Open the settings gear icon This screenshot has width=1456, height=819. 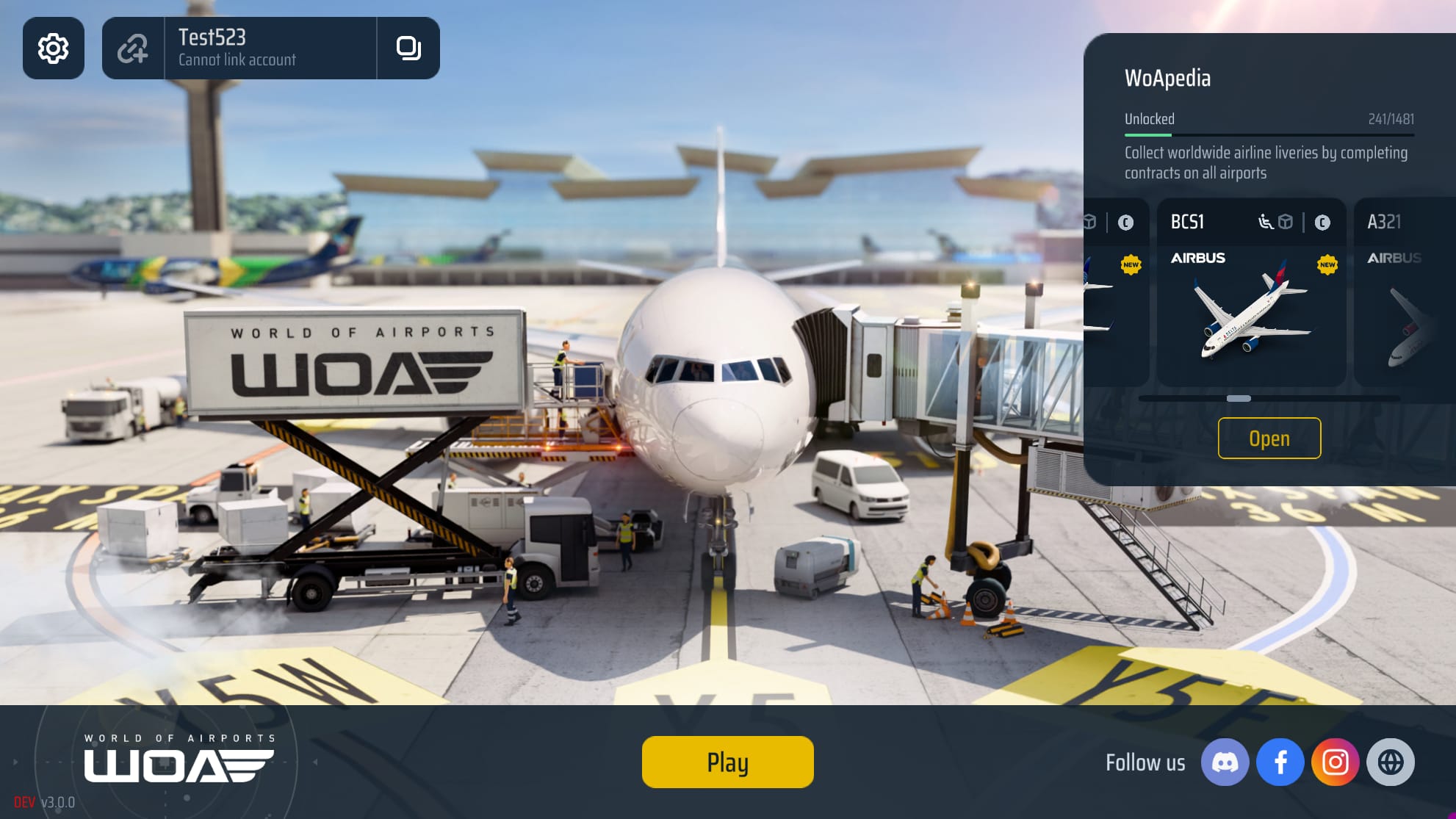pos(54,48)
